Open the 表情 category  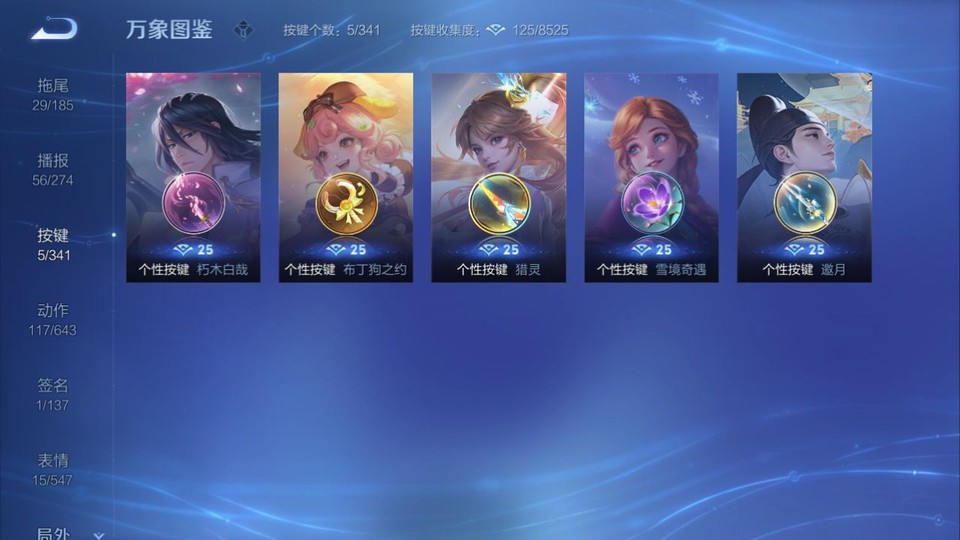(x=53, y=469)
